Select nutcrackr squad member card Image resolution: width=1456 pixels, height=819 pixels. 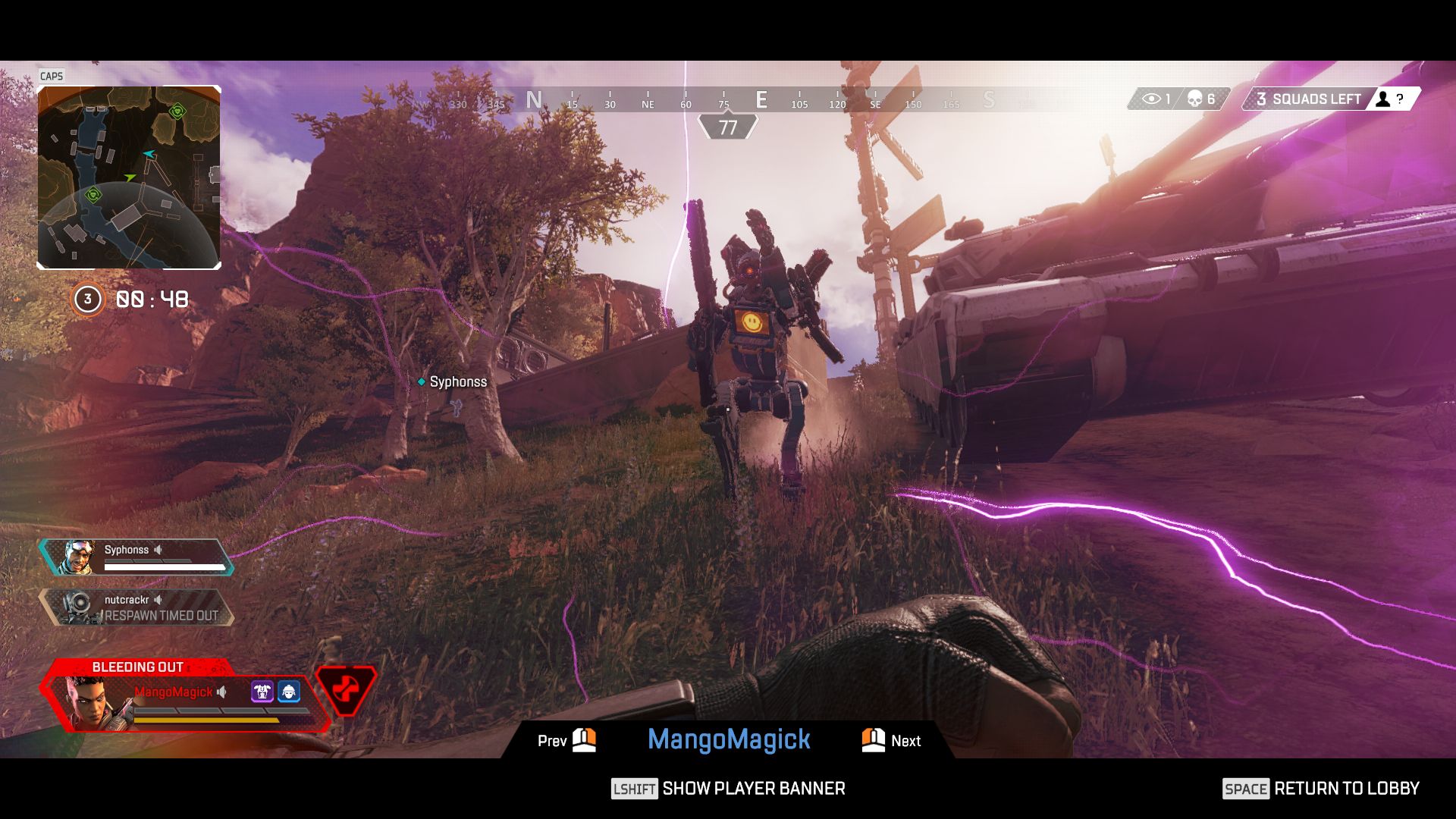point(136,607)
